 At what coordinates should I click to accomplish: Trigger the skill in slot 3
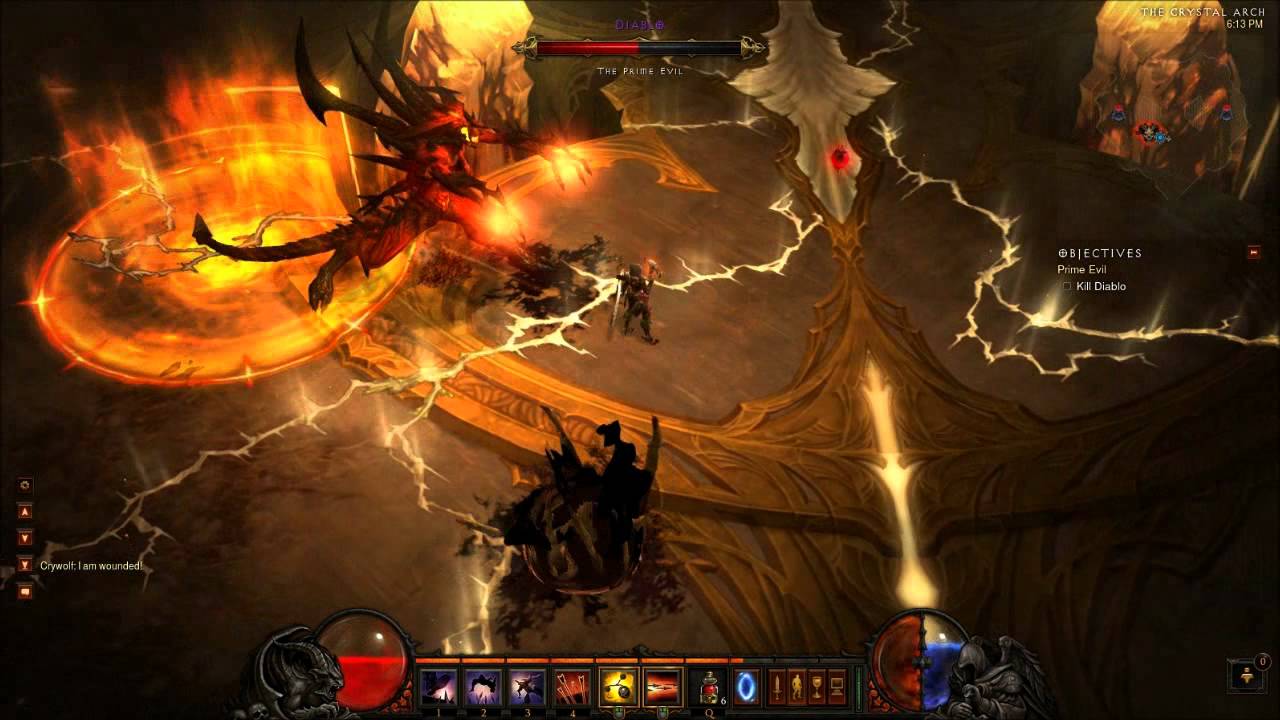click(527, 687)
